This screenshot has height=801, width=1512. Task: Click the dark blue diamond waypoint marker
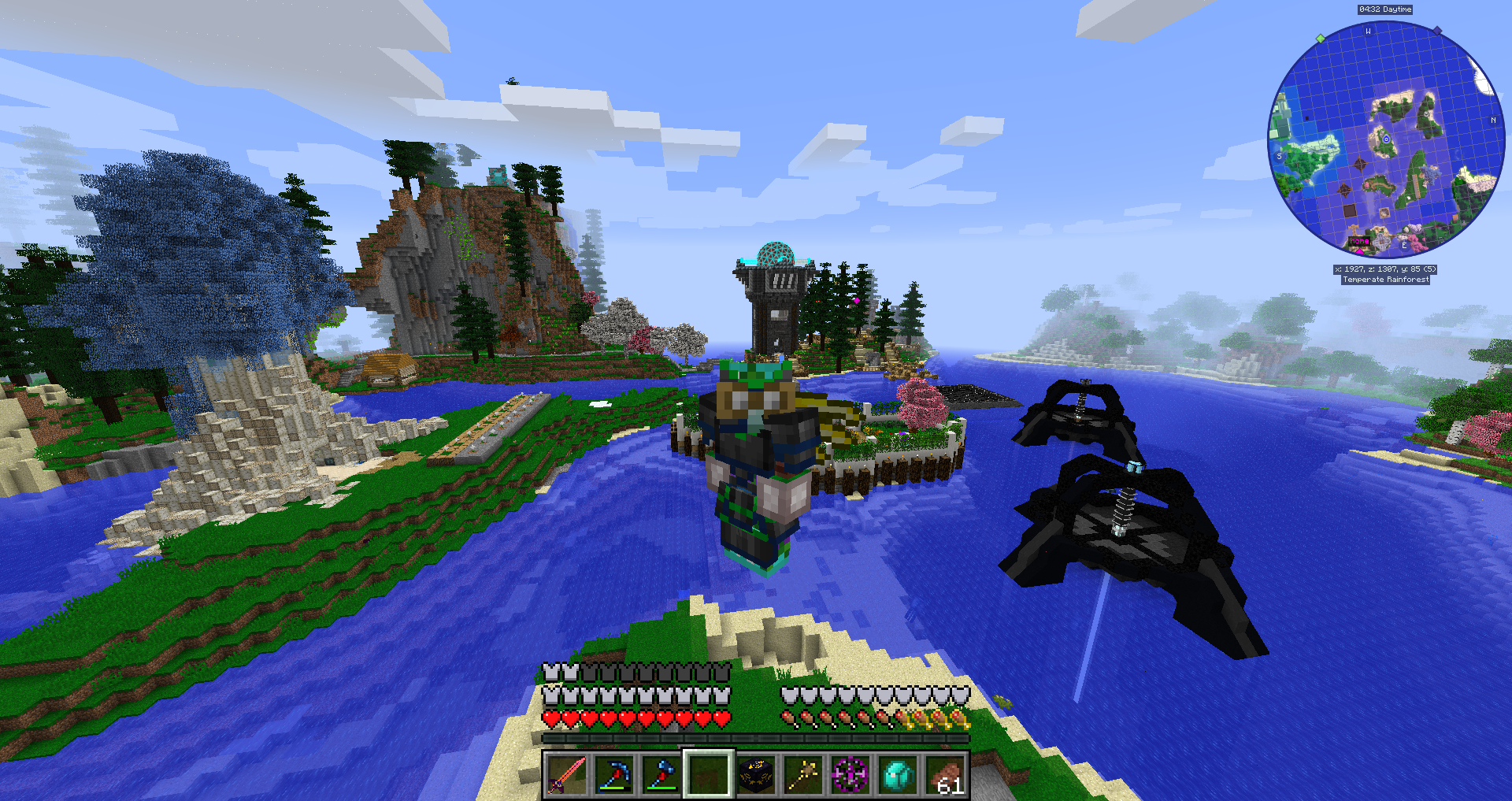pos(1437,31)
